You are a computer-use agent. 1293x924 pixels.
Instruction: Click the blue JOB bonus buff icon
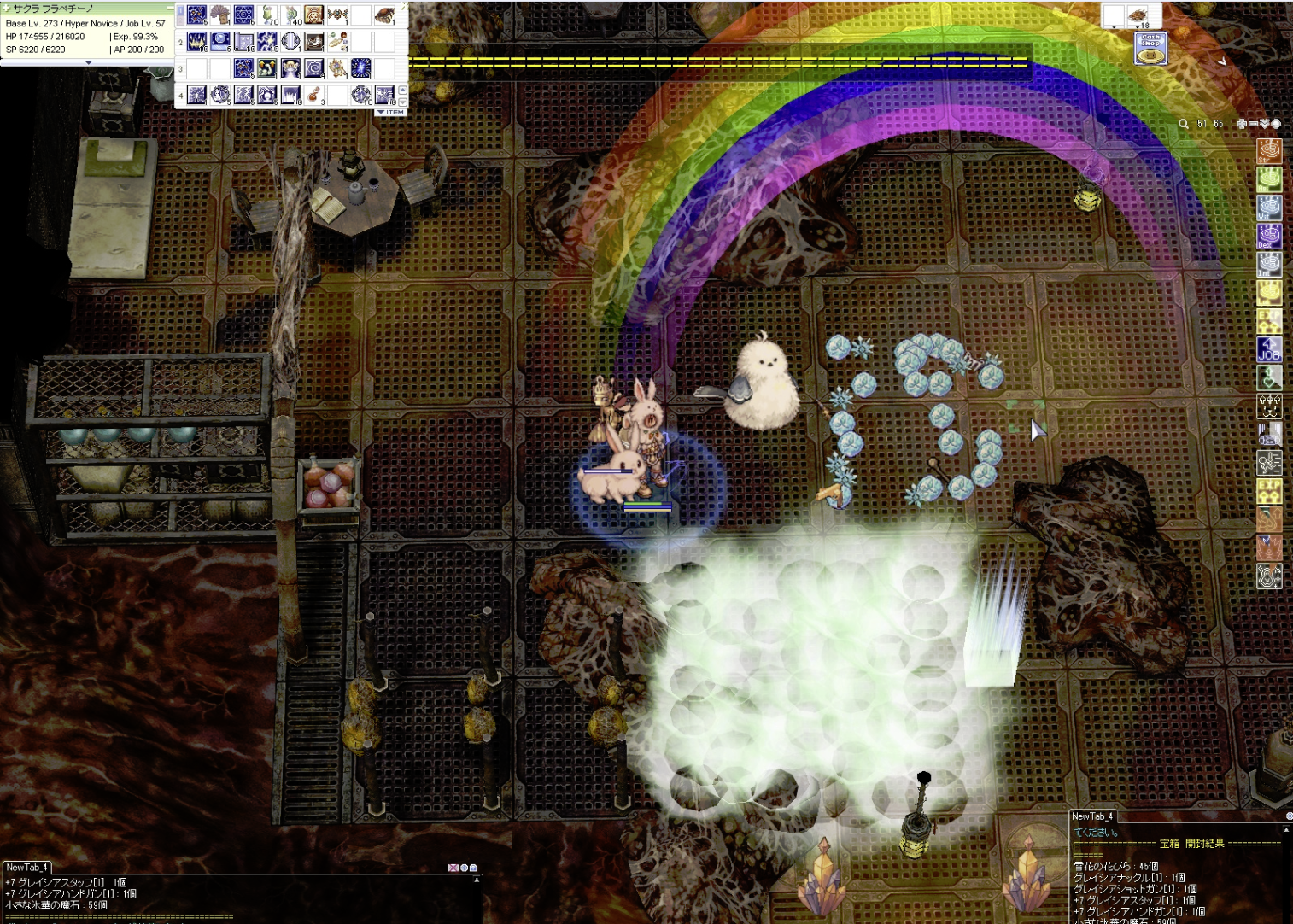click(1269, 349)
